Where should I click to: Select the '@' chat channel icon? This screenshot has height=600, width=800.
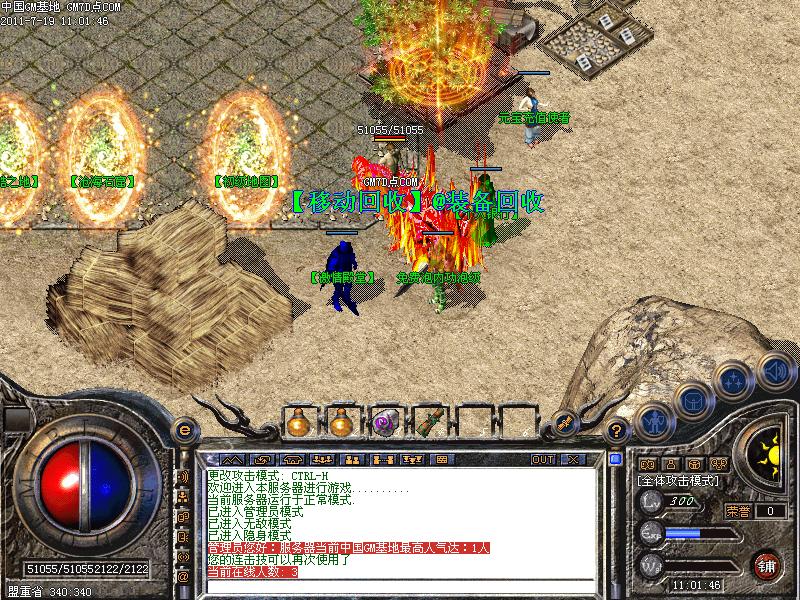tap(183, 577)
